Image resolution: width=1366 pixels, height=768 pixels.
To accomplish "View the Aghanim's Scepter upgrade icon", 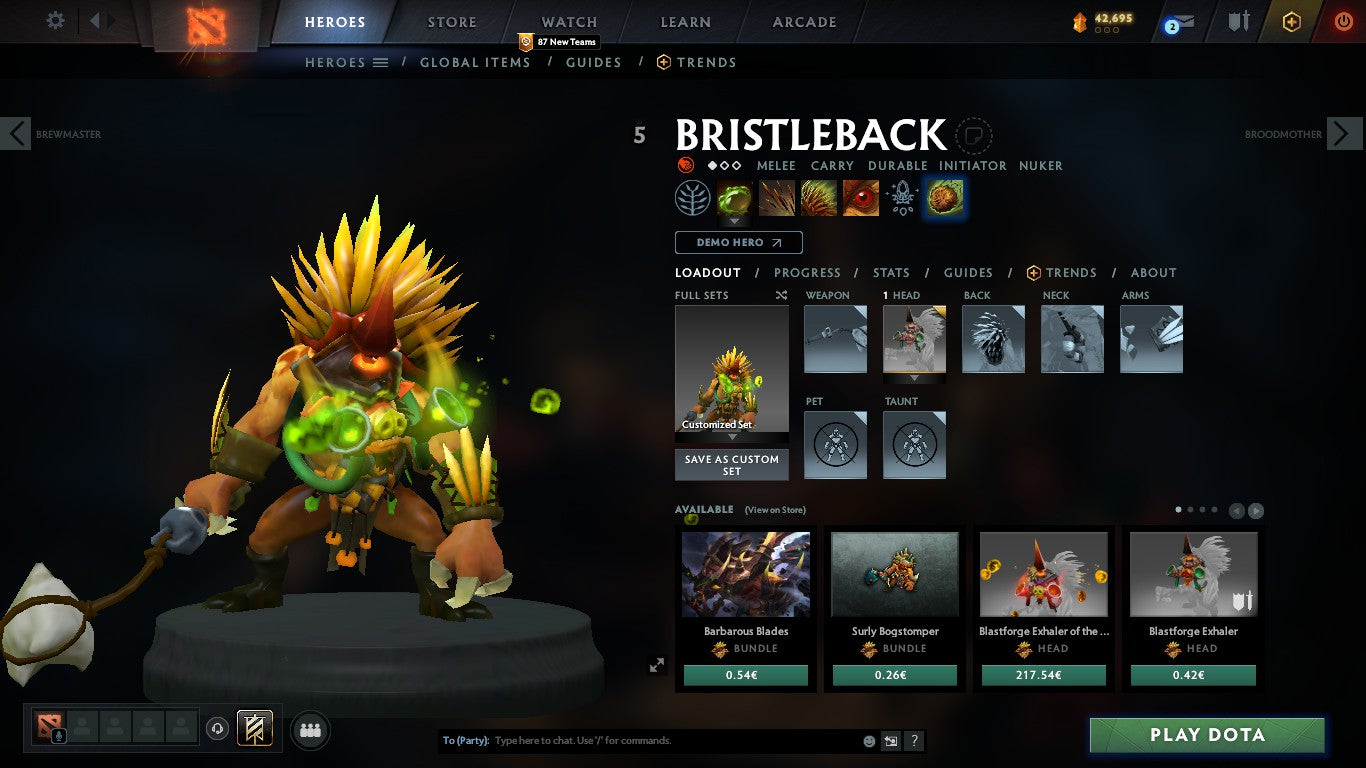I will [902, 197].
